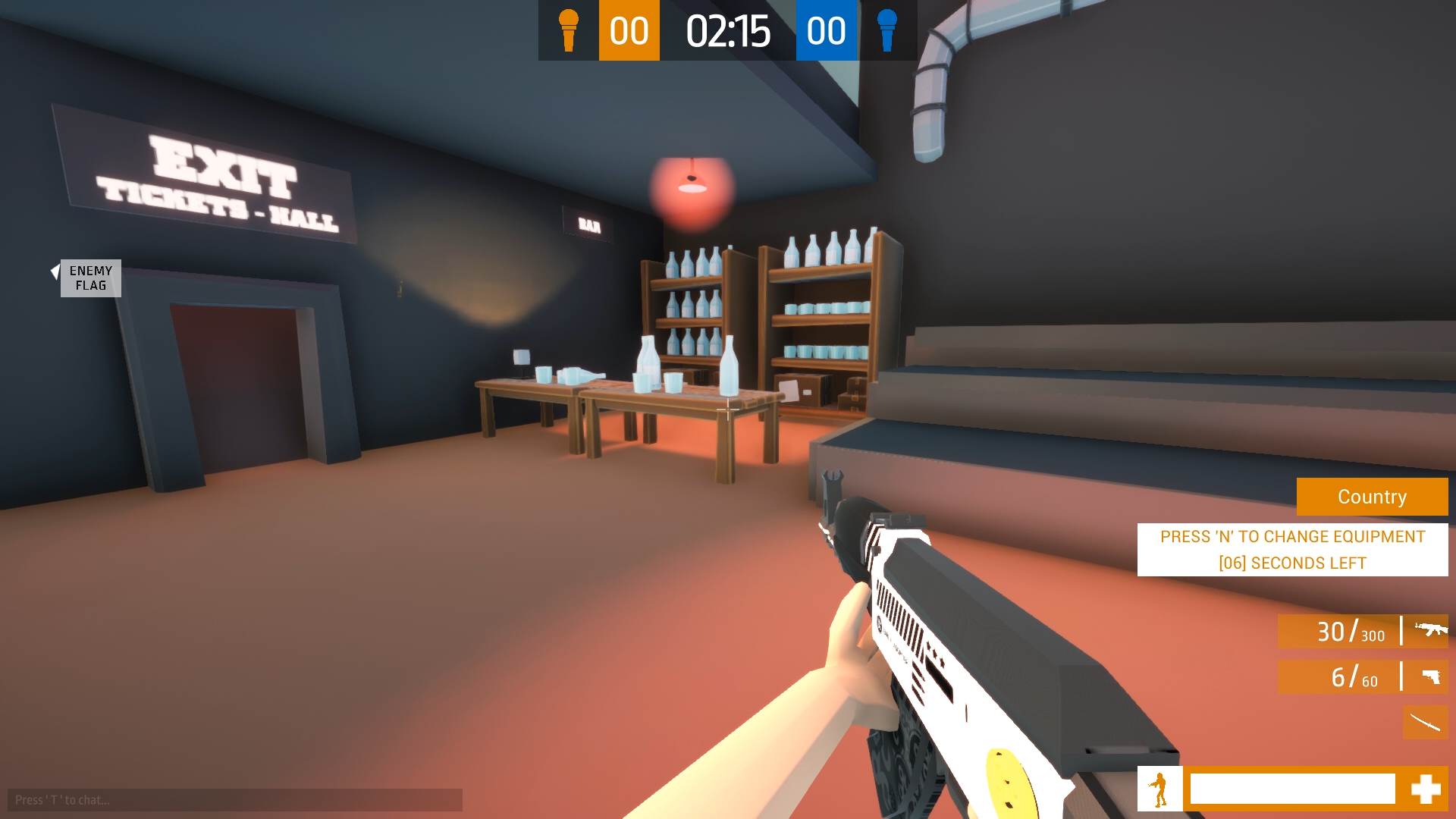The image size is (1456, 819).
Task: Click the orange soldier stance icon
Action: 1159,789
